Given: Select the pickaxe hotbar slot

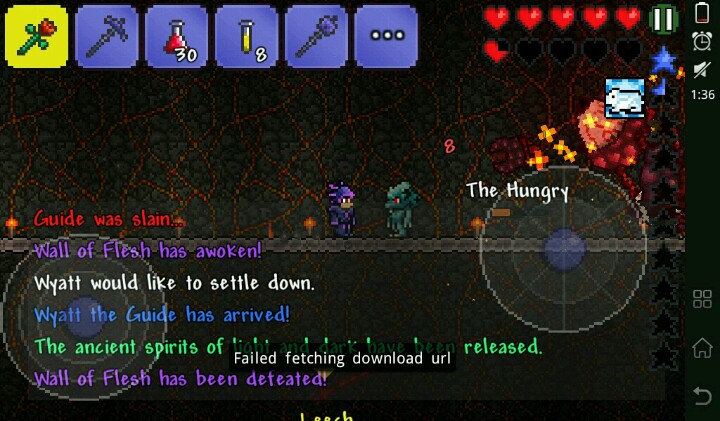Looking at the screenshot, I should [106, 37].
